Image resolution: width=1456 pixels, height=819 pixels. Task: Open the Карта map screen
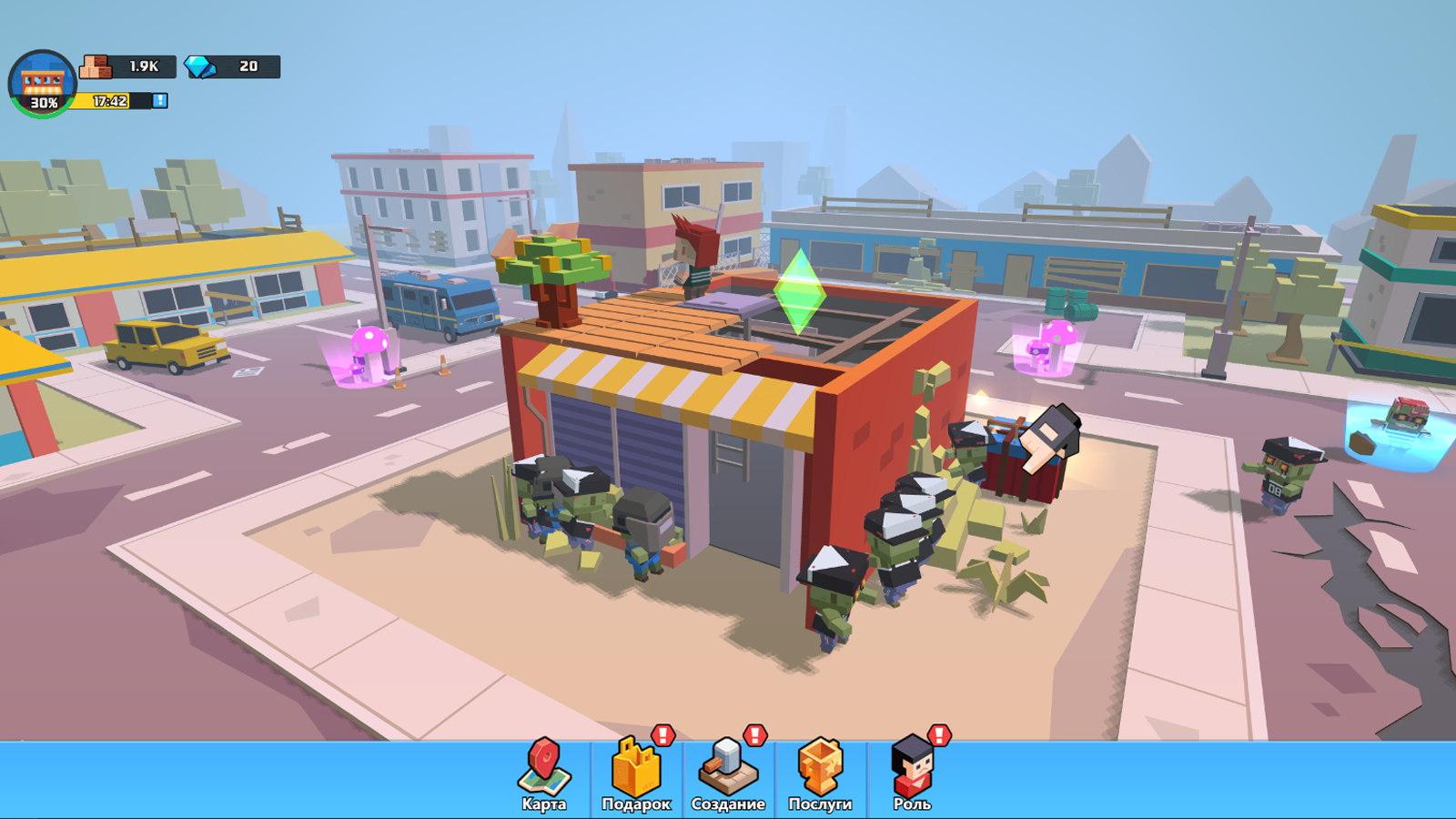click(543, 773)
